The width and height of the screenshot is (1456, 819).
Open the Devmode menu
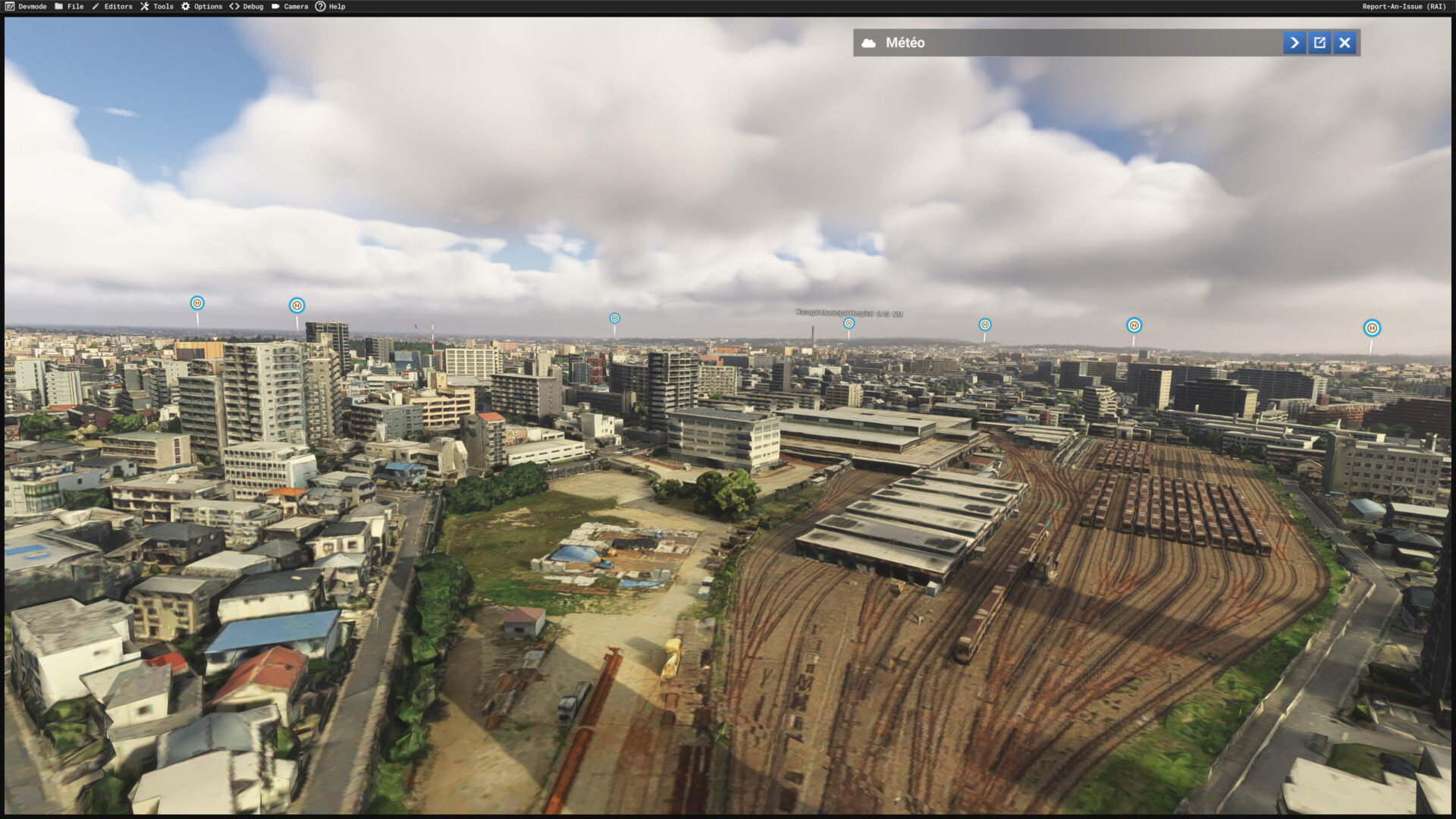pos(26,6)
